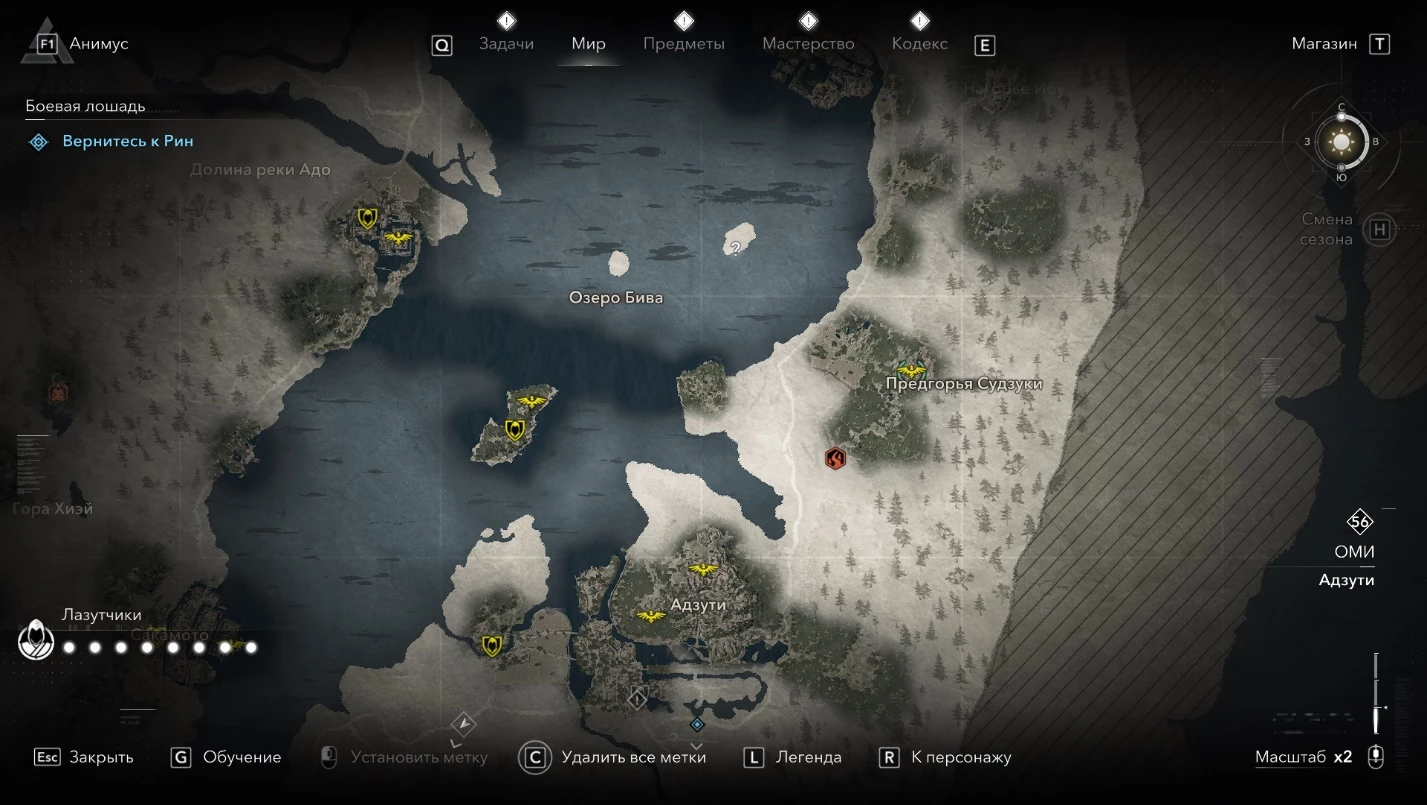Screen dimensions: 1427x805
Task: Open the Магазин store
Action: coord(1324,44)
